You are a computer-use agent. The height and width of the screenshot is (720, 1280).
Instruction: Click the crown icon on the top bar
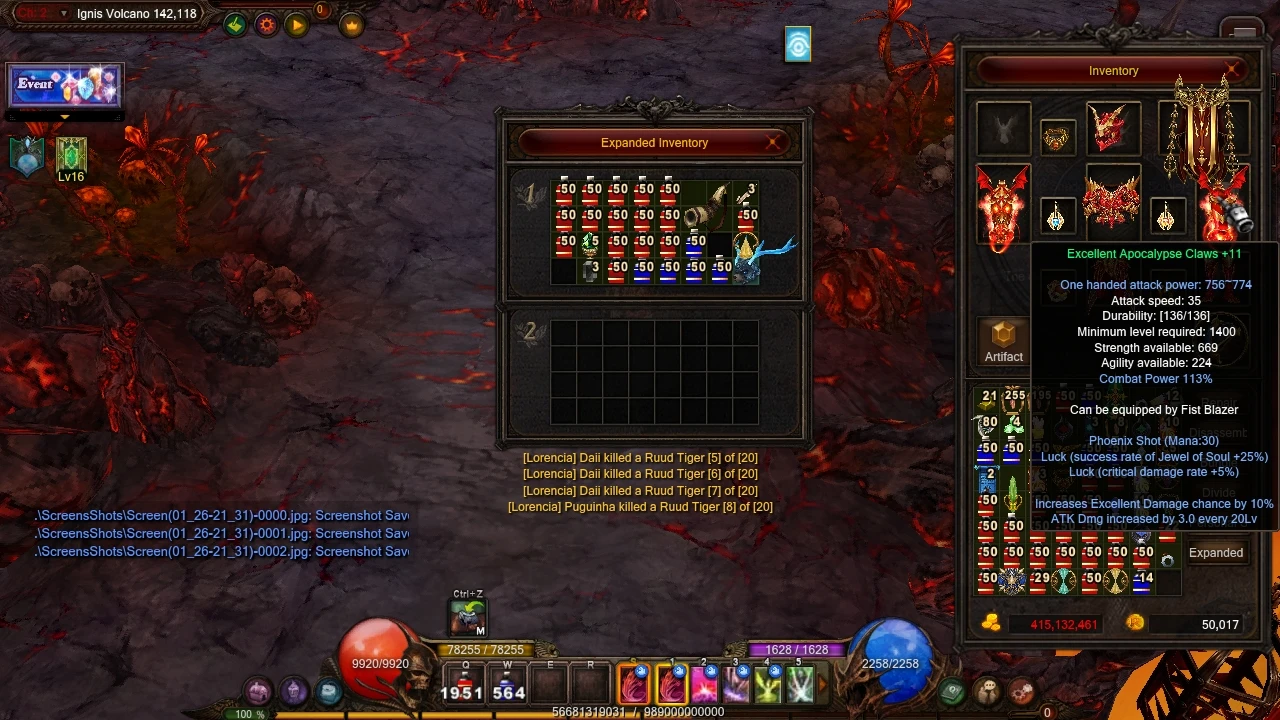tap(351, 25)
